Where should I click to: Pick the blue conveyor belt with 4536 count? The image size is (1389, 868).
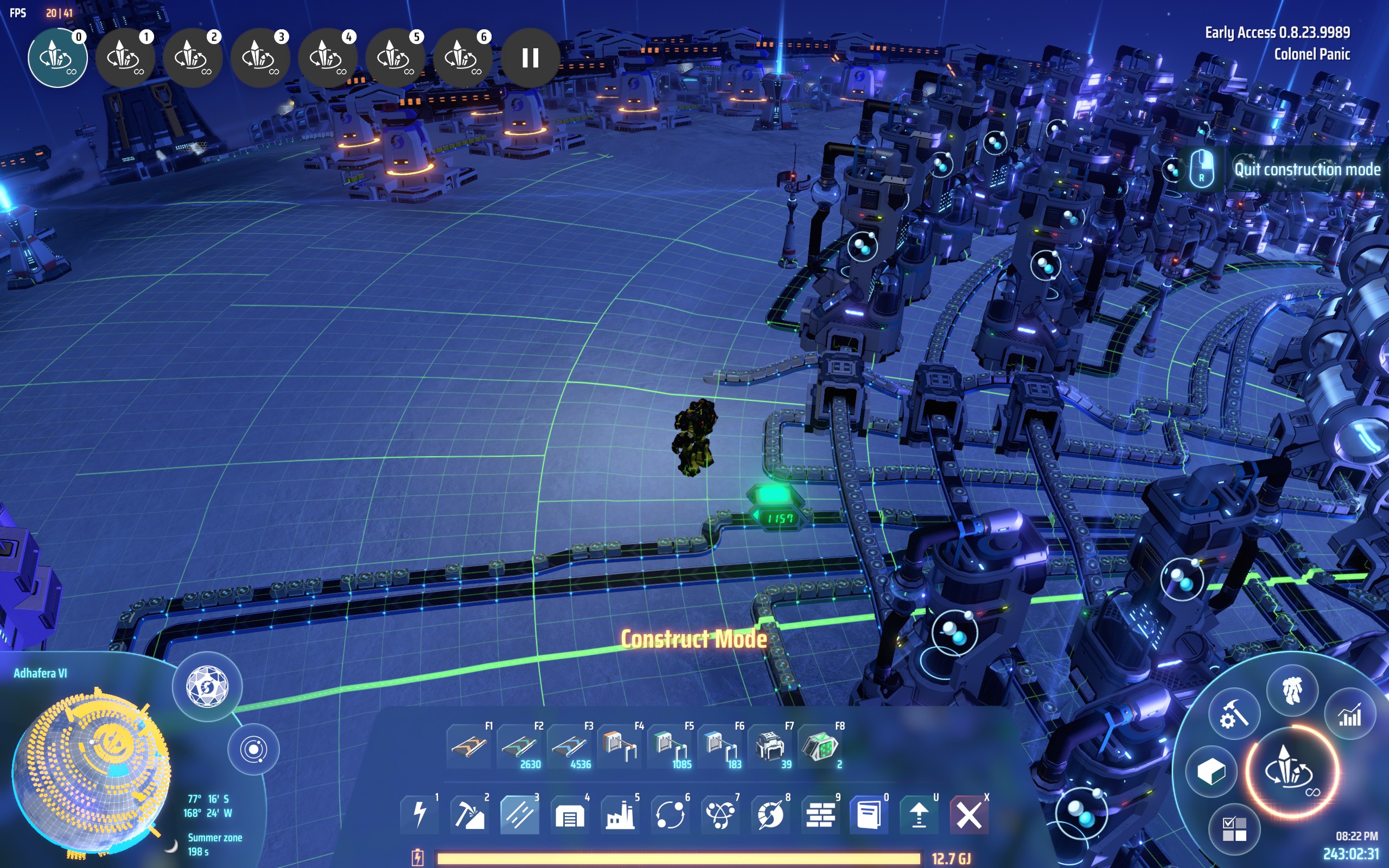pos(569,747)
